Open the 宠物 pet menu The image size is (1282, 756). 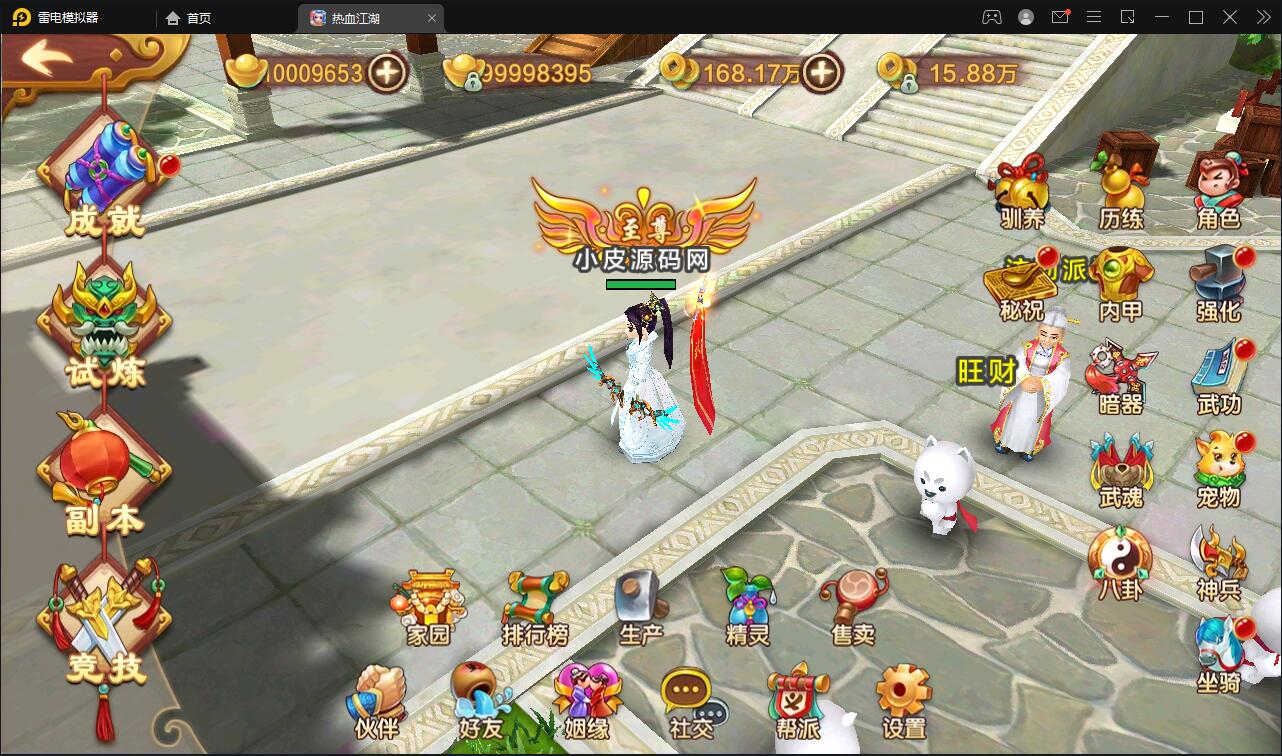coord(1222,460)
